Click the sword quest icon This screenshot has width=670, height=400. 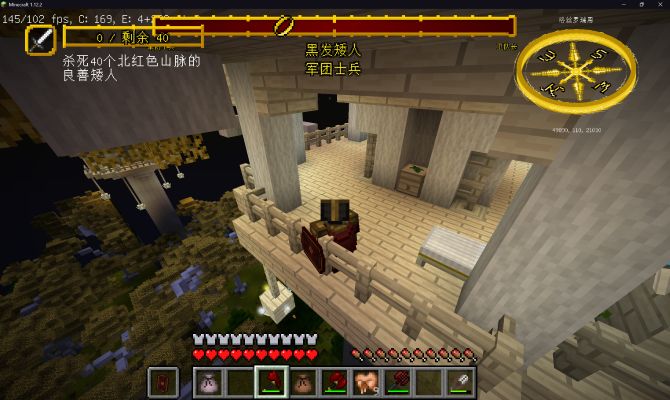click(41, 40)
